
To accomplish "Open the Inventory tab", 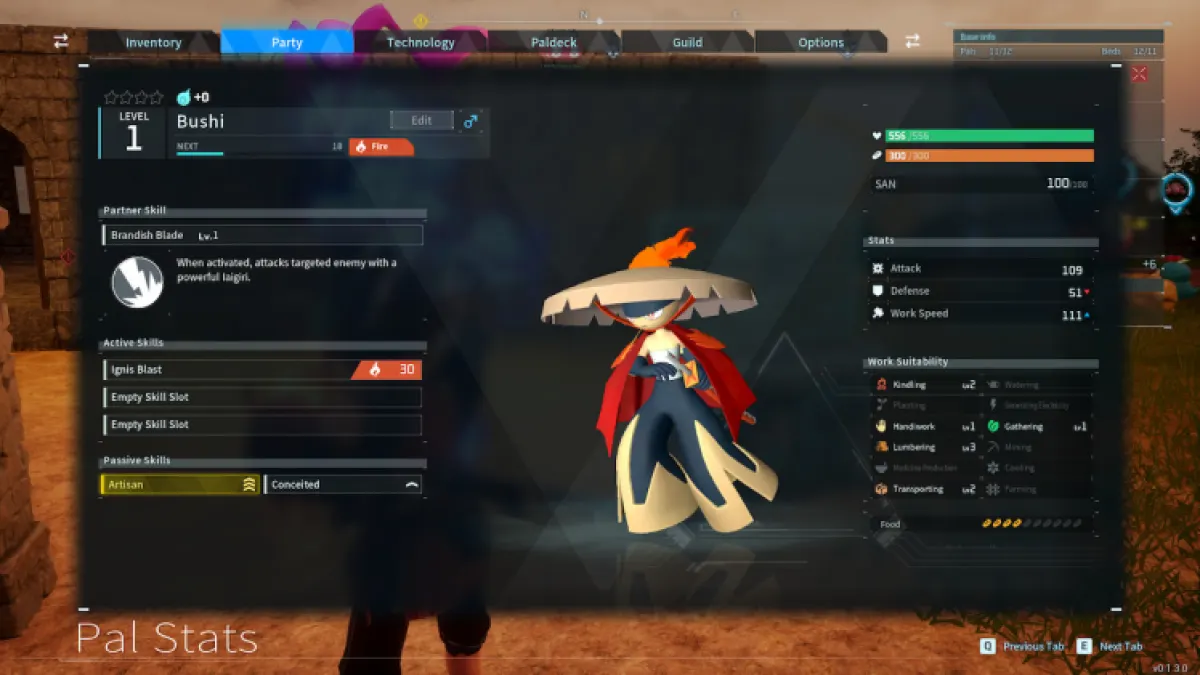I will click(153, 42).
